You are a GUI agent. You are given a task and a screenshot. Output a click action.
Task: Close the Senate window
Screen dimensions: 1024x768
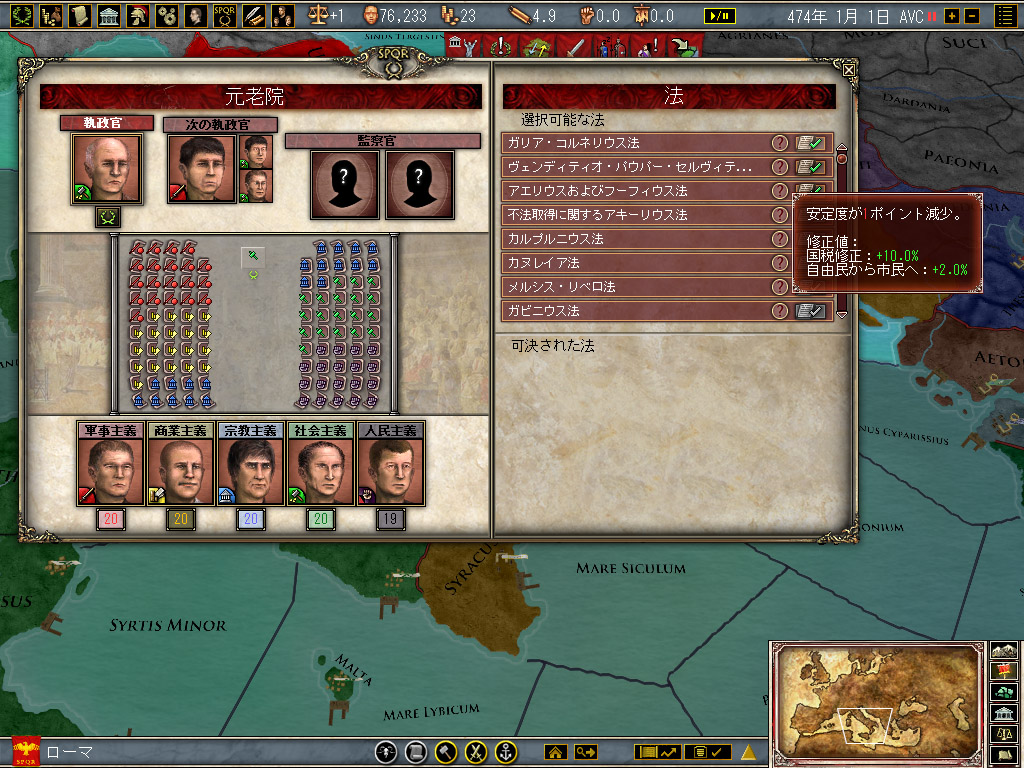click(849, 70)
